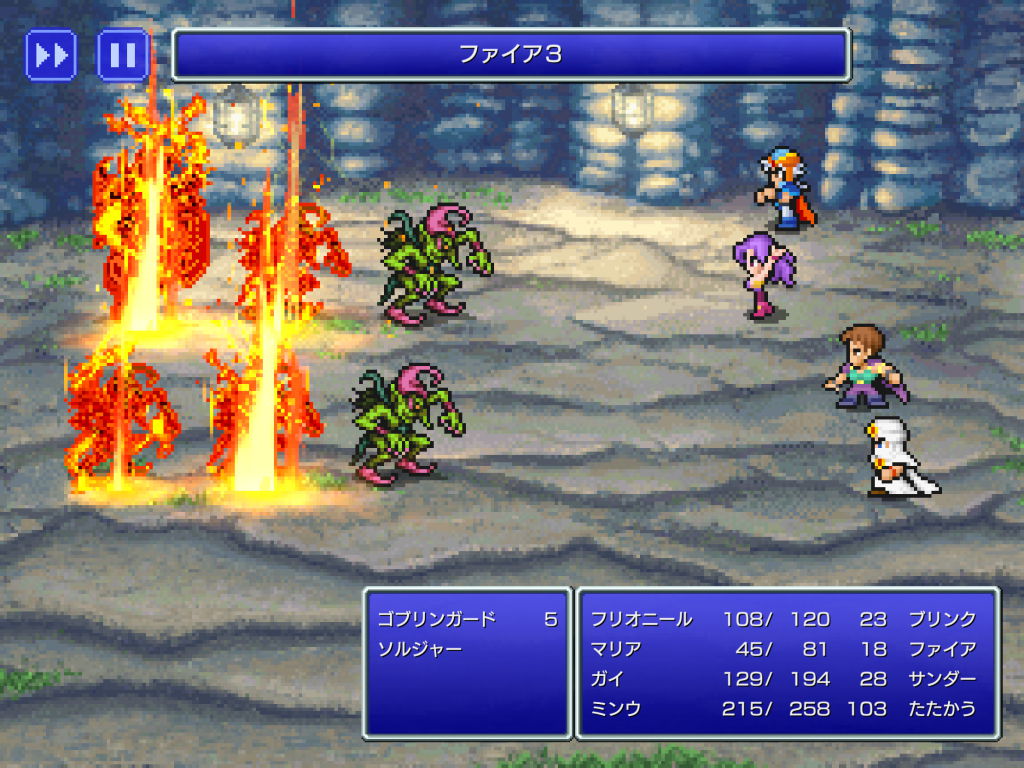Select the ゴブリンガード enemy entry

coord(437,619)
